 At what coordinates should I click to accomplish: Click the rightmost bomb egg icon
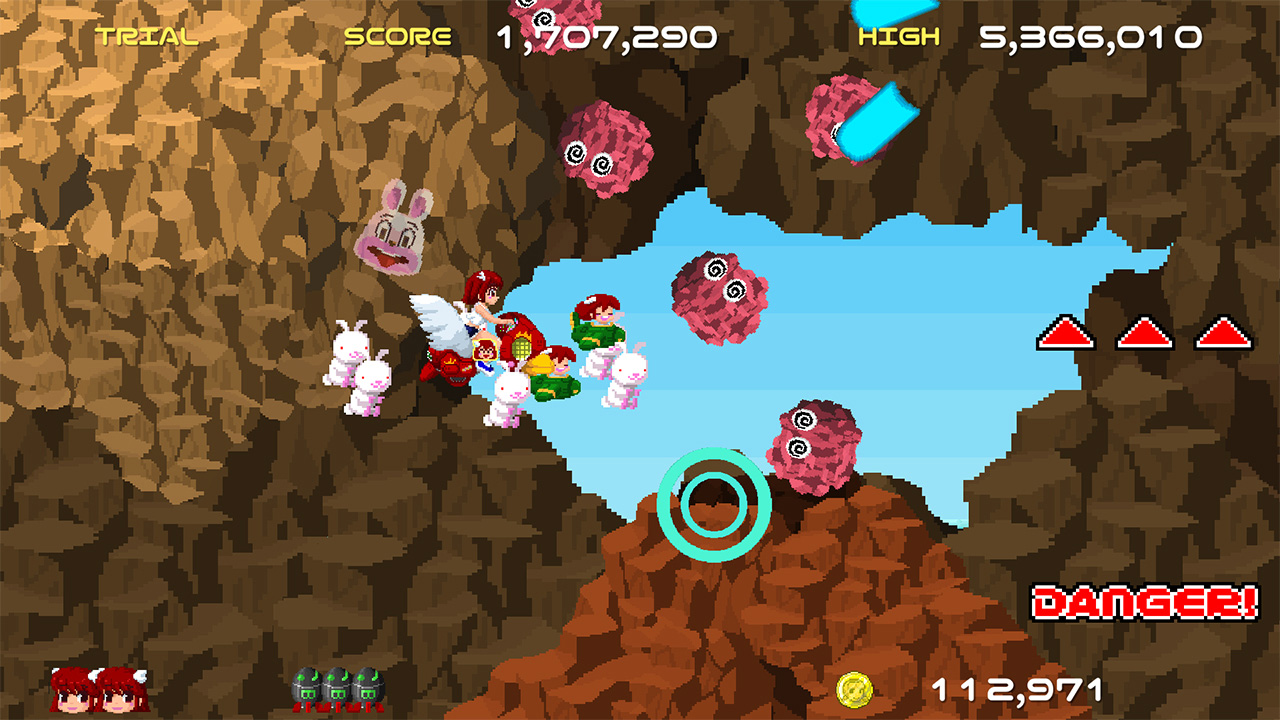[x=367, y=688]
